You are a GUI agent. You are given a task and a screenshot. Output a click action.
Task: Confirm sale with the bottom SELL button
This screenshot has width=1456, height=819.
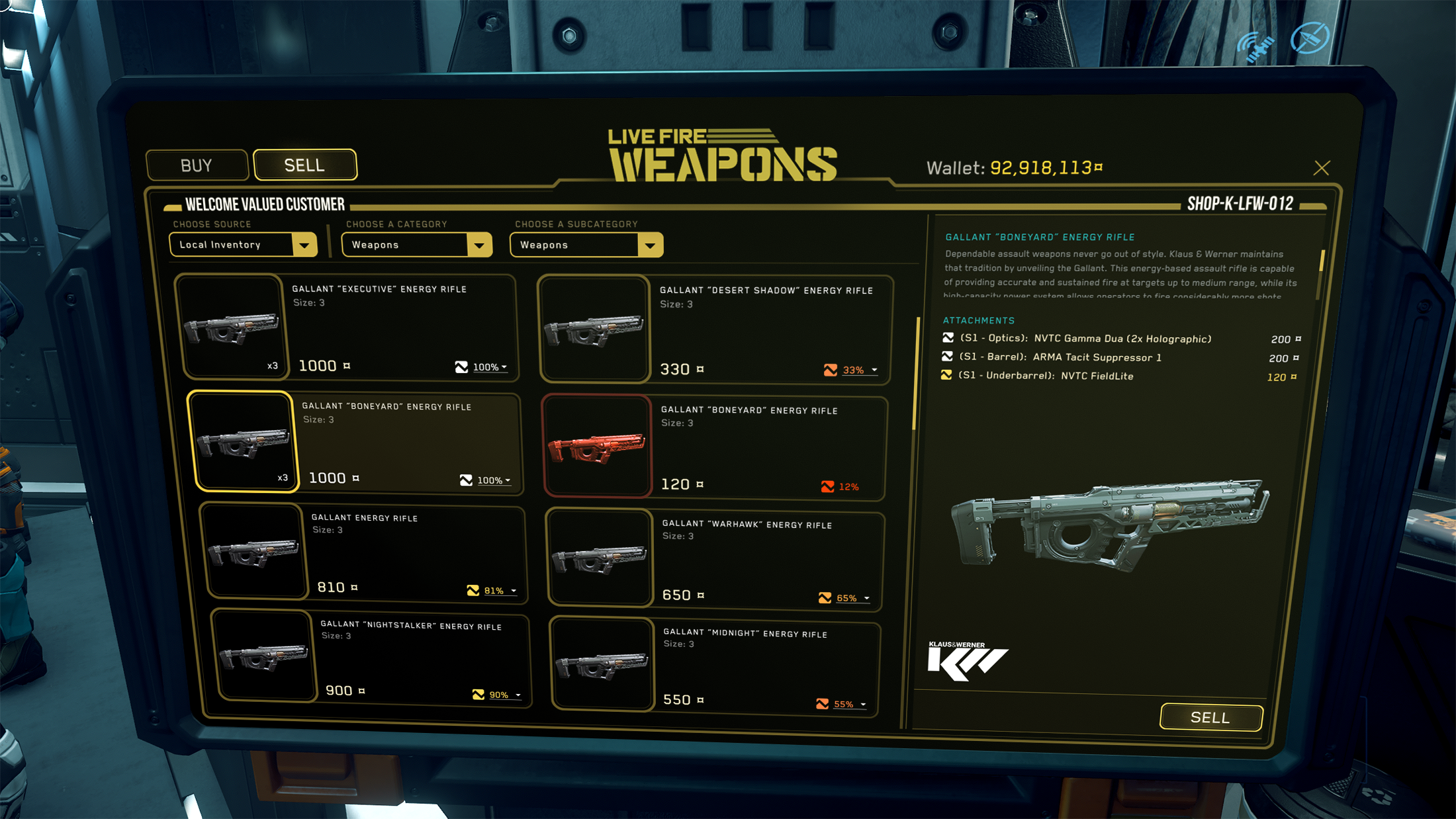(1210, 717)
